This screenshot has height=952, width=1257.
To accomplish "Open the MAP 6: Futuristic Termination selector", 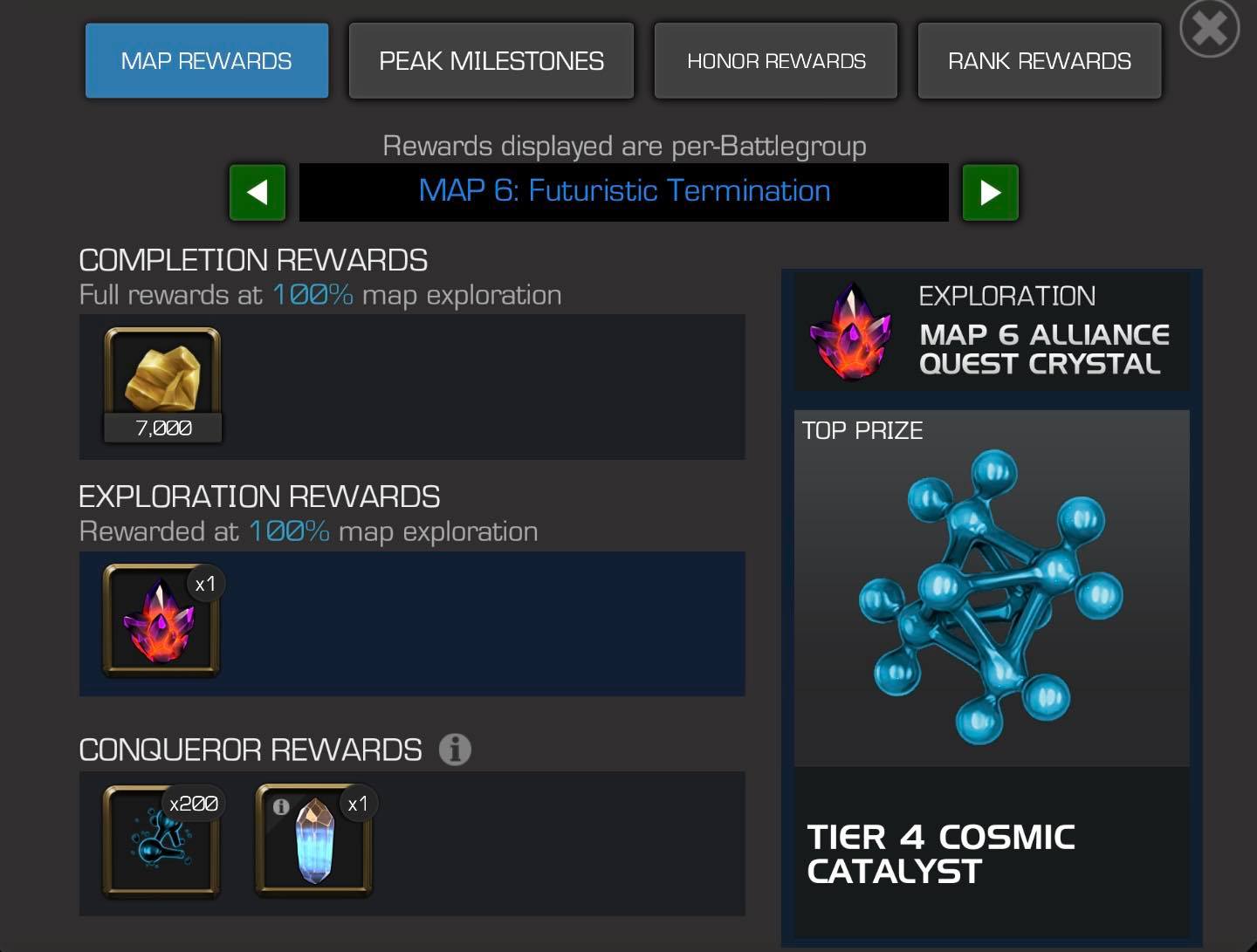I will point(623,191).
